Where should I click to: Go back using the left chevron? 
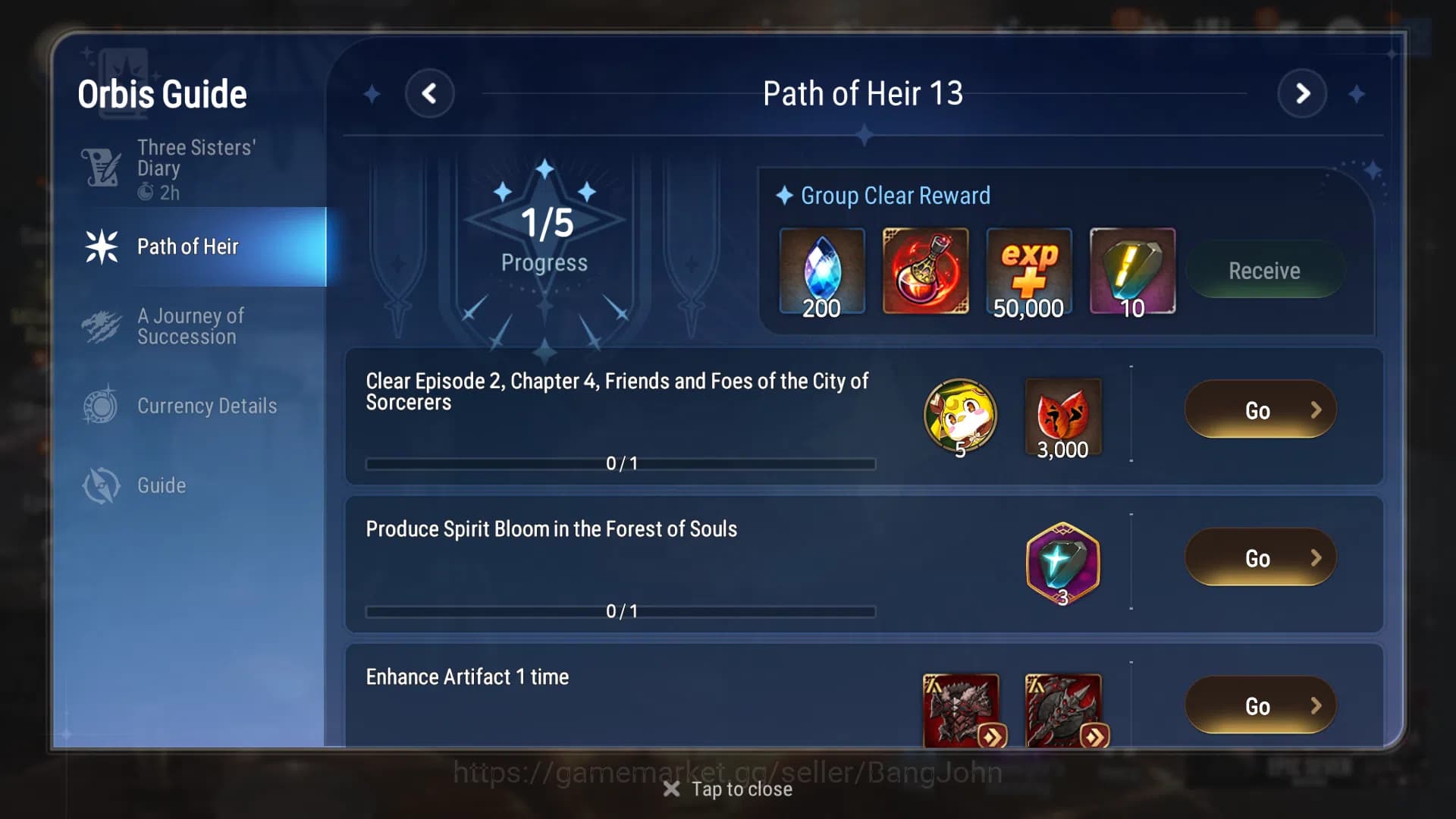click(431, 93)
